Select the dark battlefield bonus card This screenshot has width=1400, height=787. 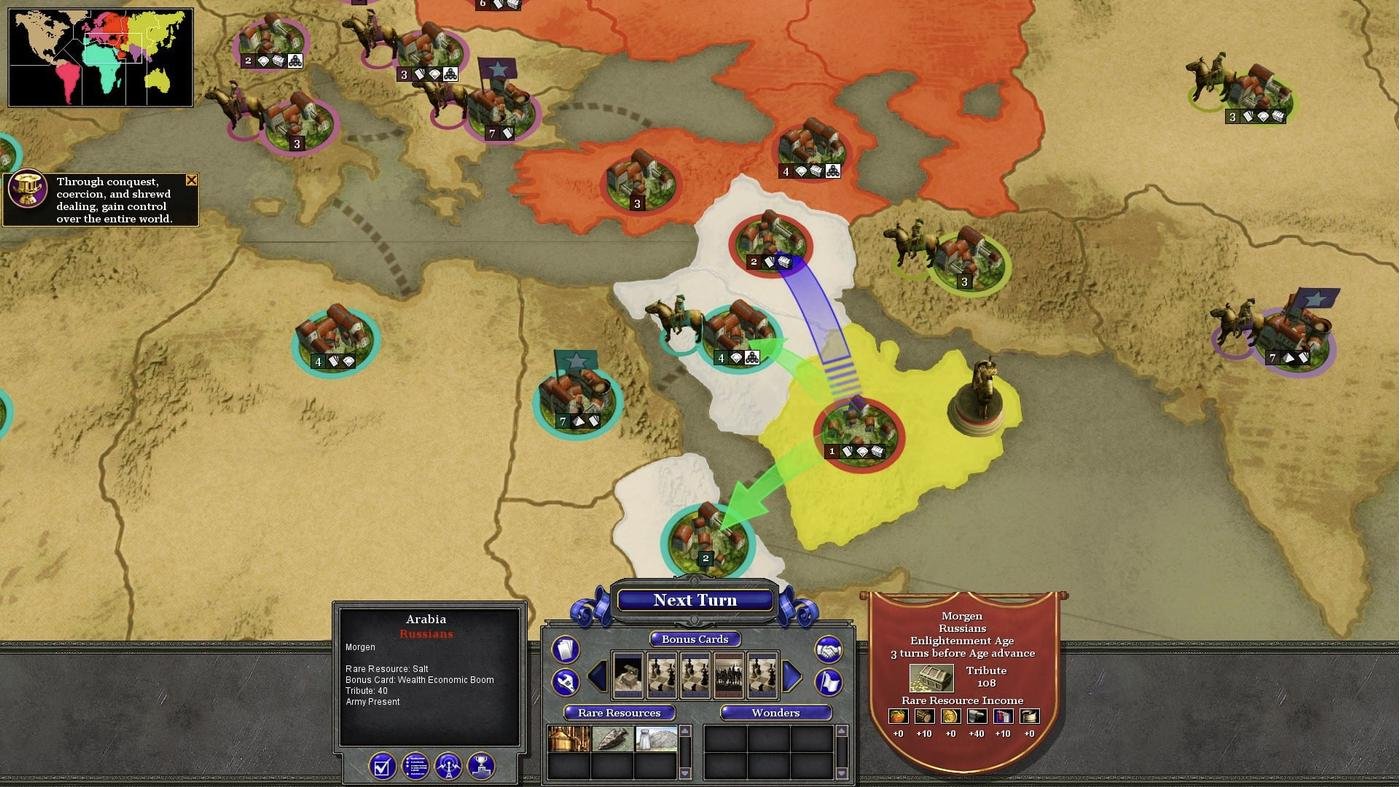pos(729,676)
